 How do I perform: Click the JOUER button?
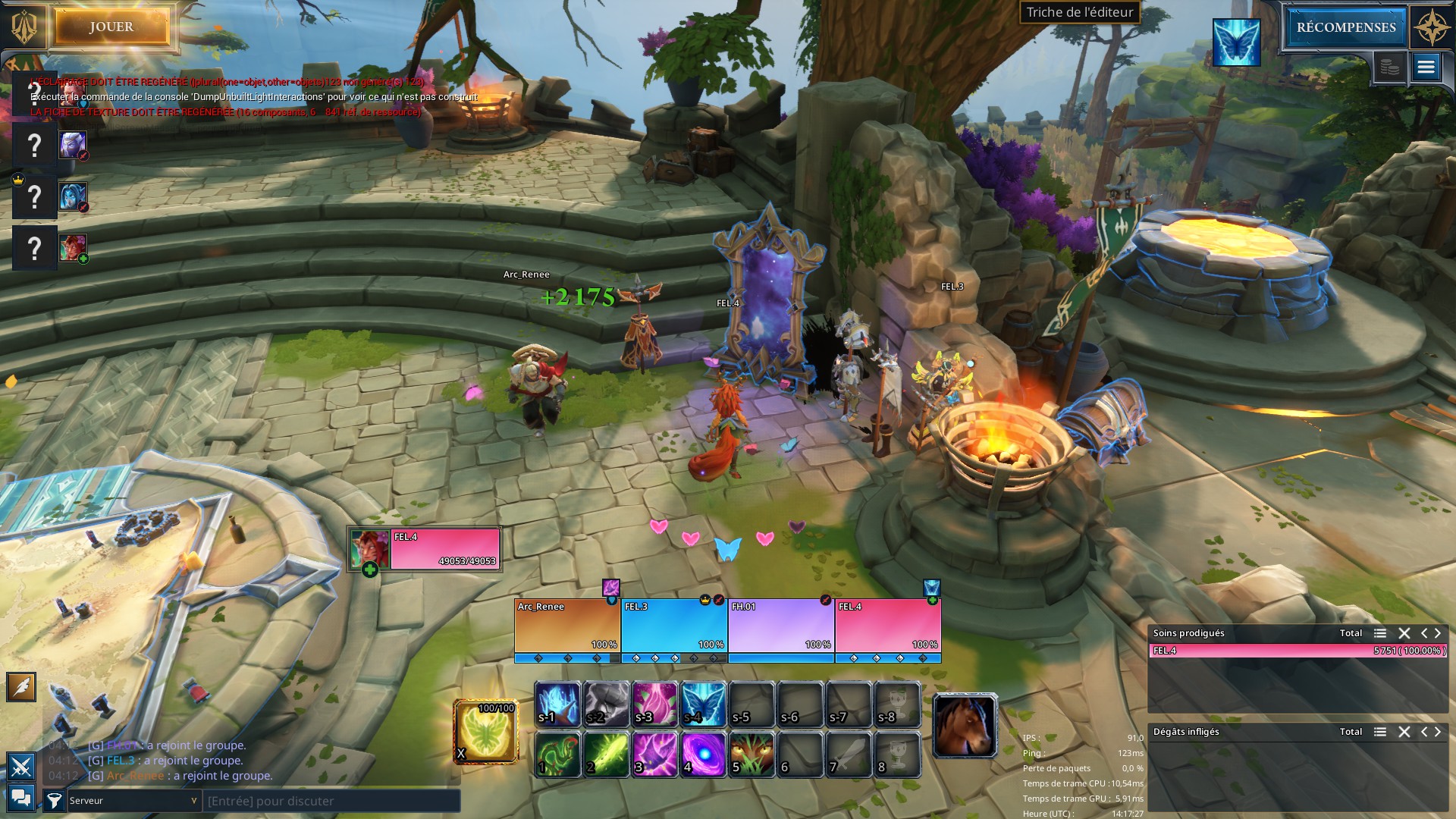click(x=111, y=27)
